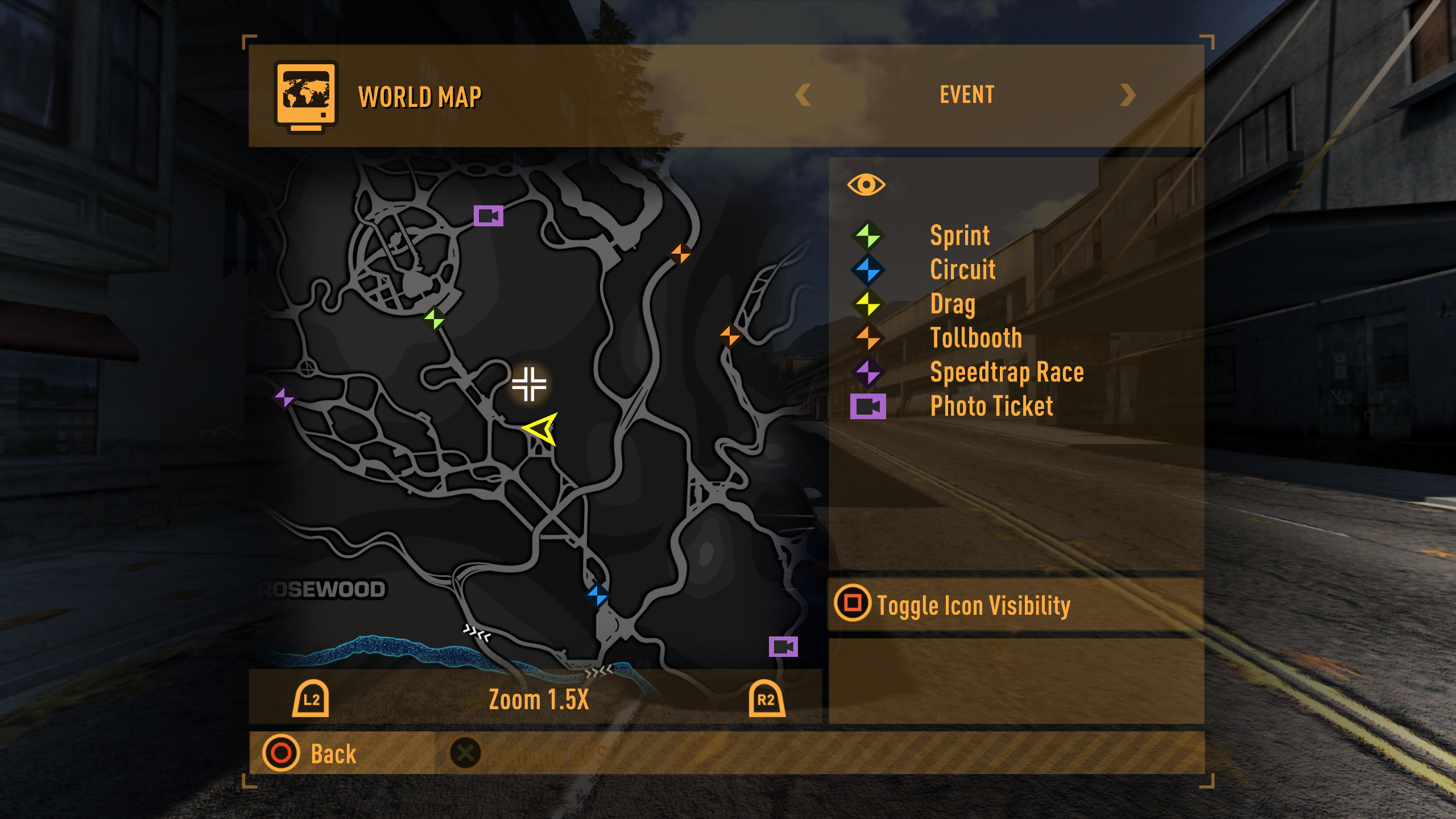The width and height of the screenshot is (1456, 819).
Task: Select the Circuit legend entry
Action: coord(962,270)
